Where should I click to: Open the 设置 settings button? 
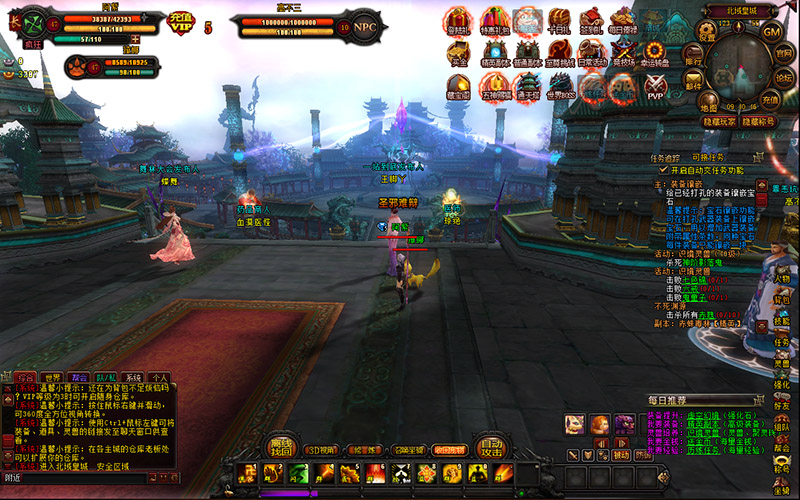tap(707, 31)
